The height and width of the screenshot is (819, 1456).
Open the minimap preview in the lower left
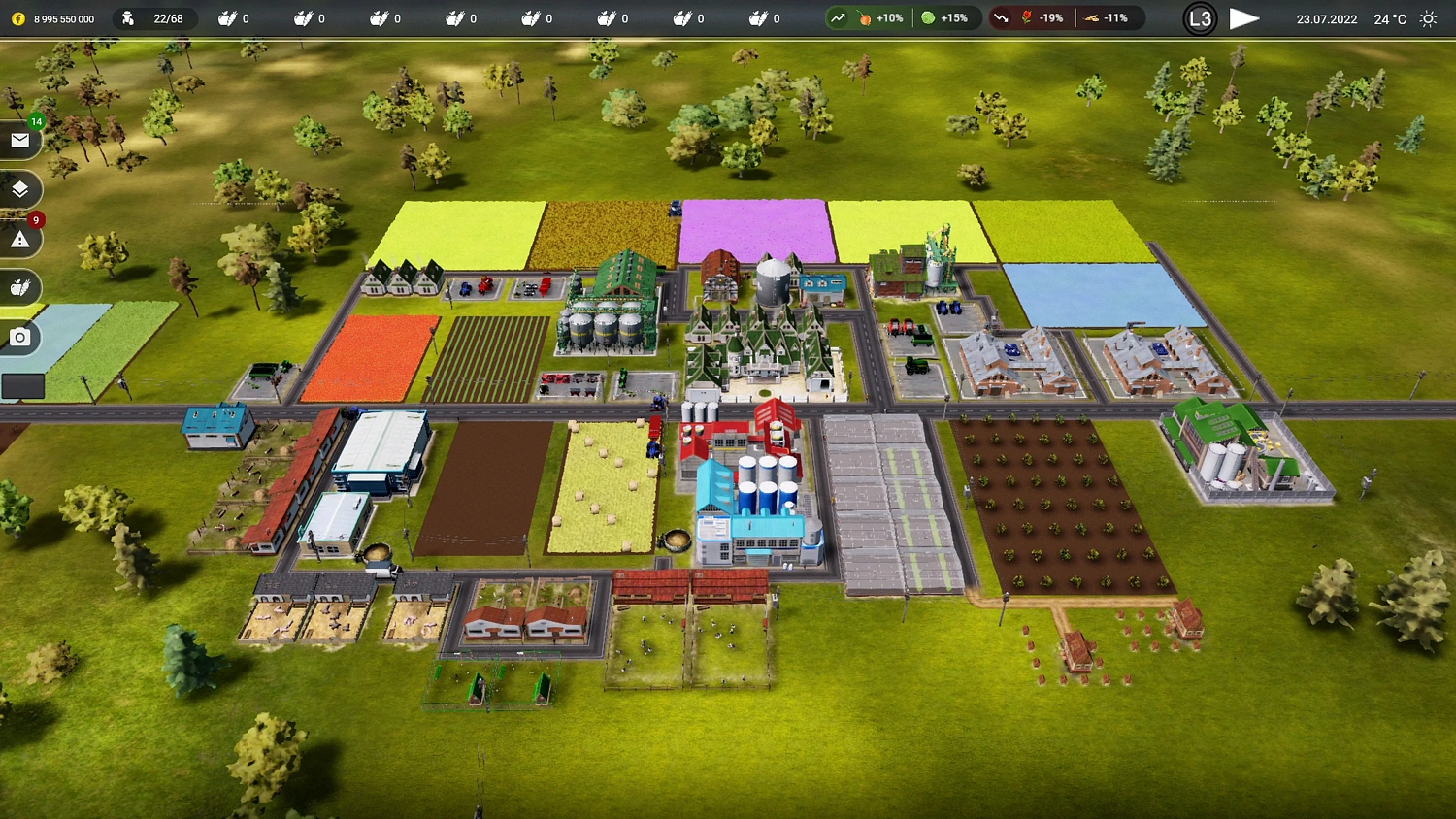pos(24,386)
